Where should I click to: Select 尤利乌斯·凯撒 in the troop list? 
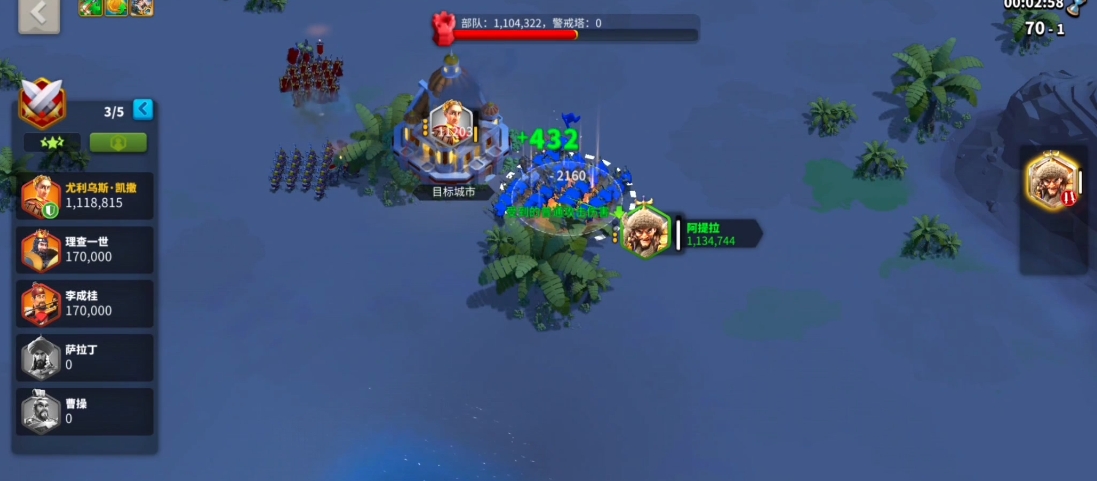click(x=86, y=195)
